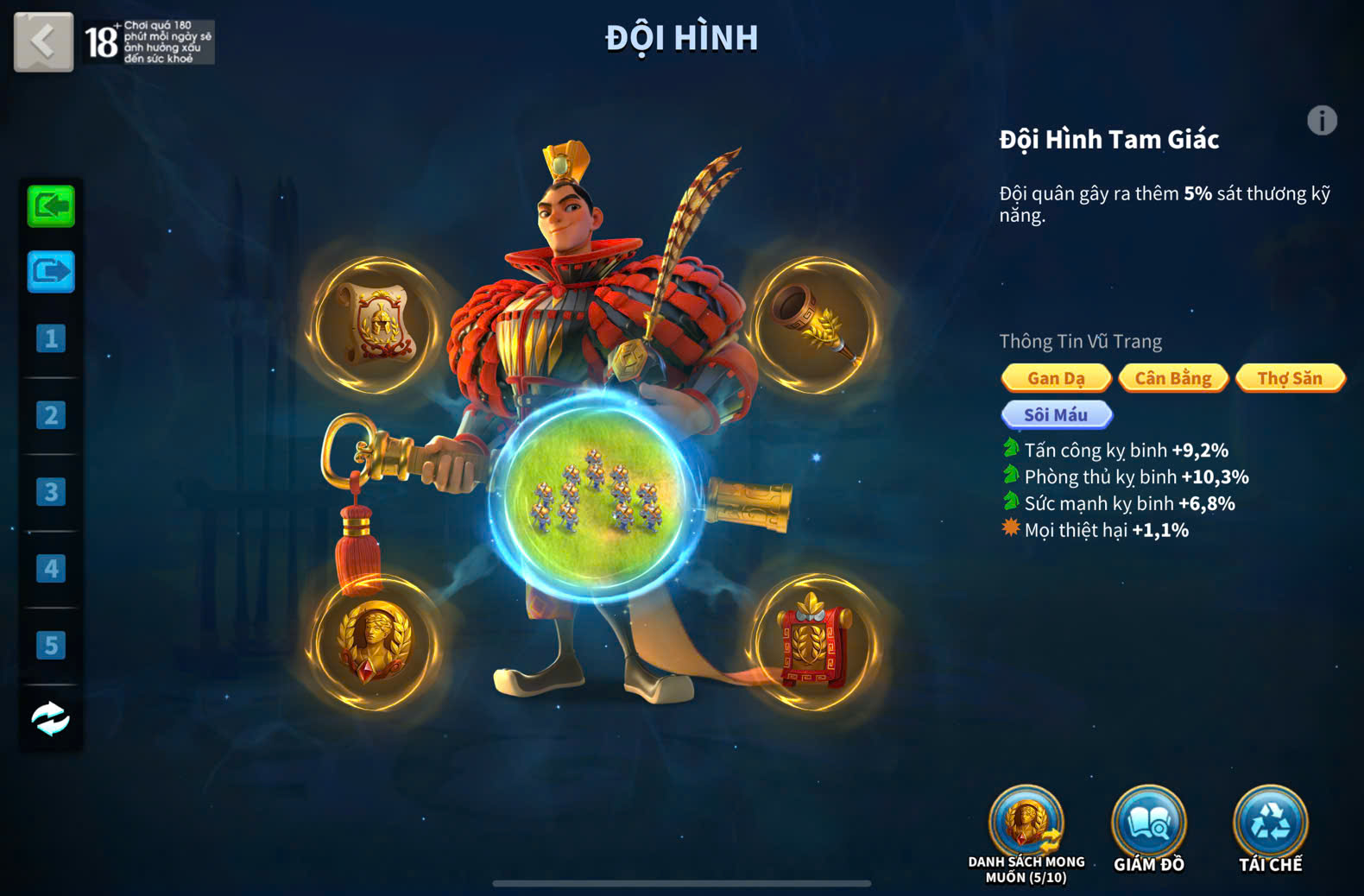Open the golden horn armament slot
Screen dimensions: 1364x896
click(x=815, y=325)
